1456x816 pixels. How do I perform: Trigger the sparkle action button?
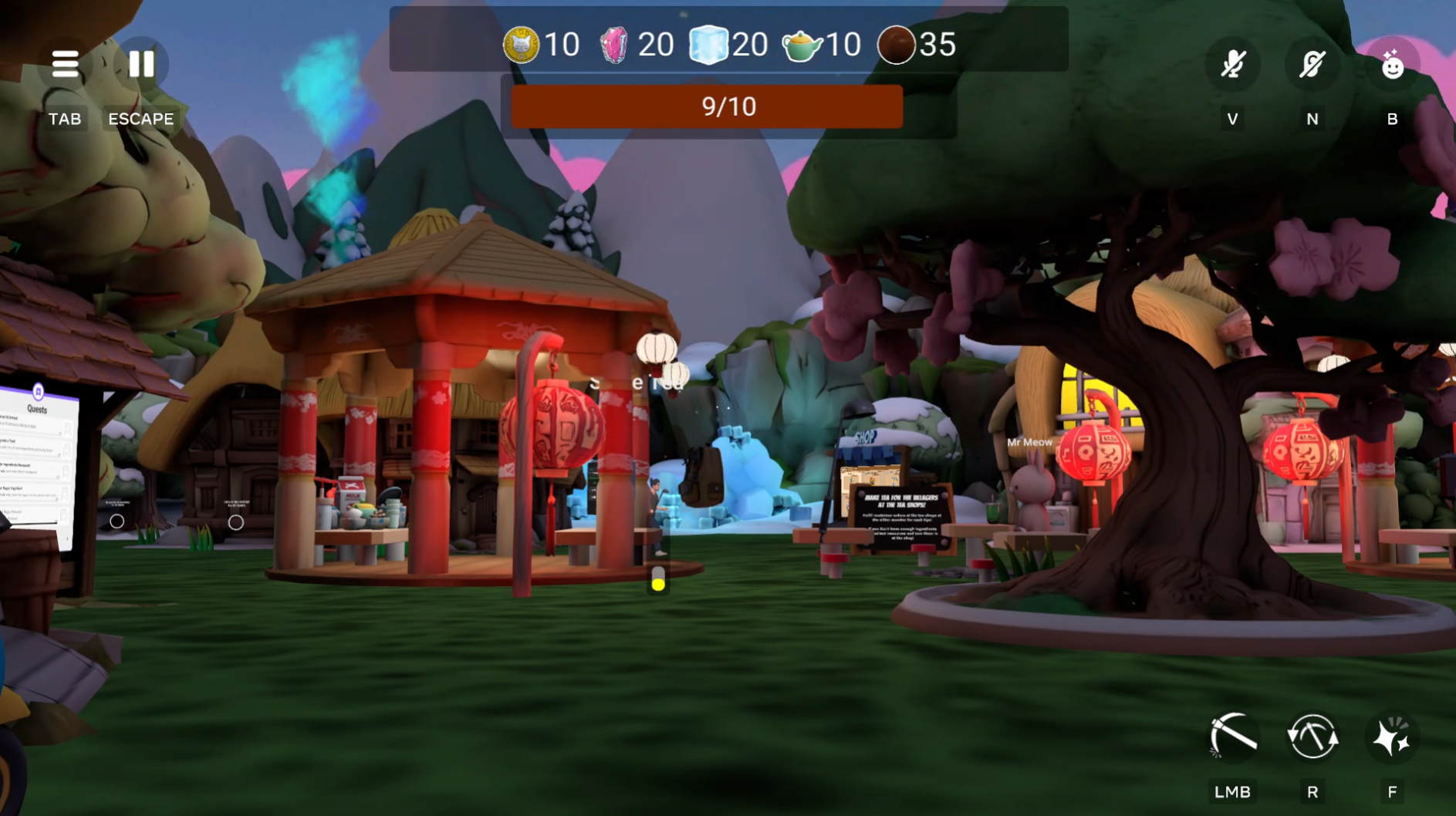tap(1392, 737)
